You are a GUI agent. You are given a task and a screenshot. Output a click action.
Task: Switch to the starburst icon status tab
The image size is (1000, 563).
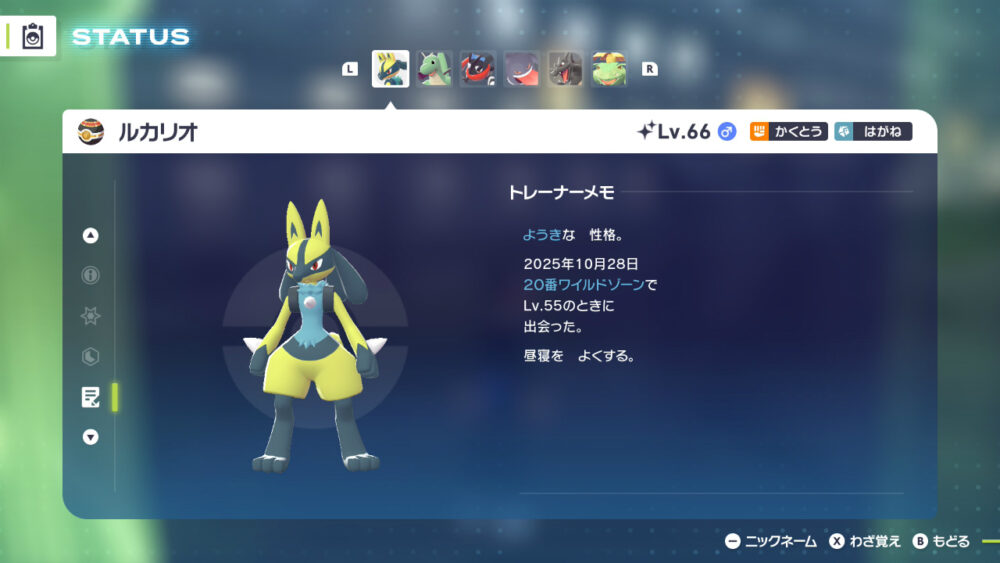tap(91, 316)
